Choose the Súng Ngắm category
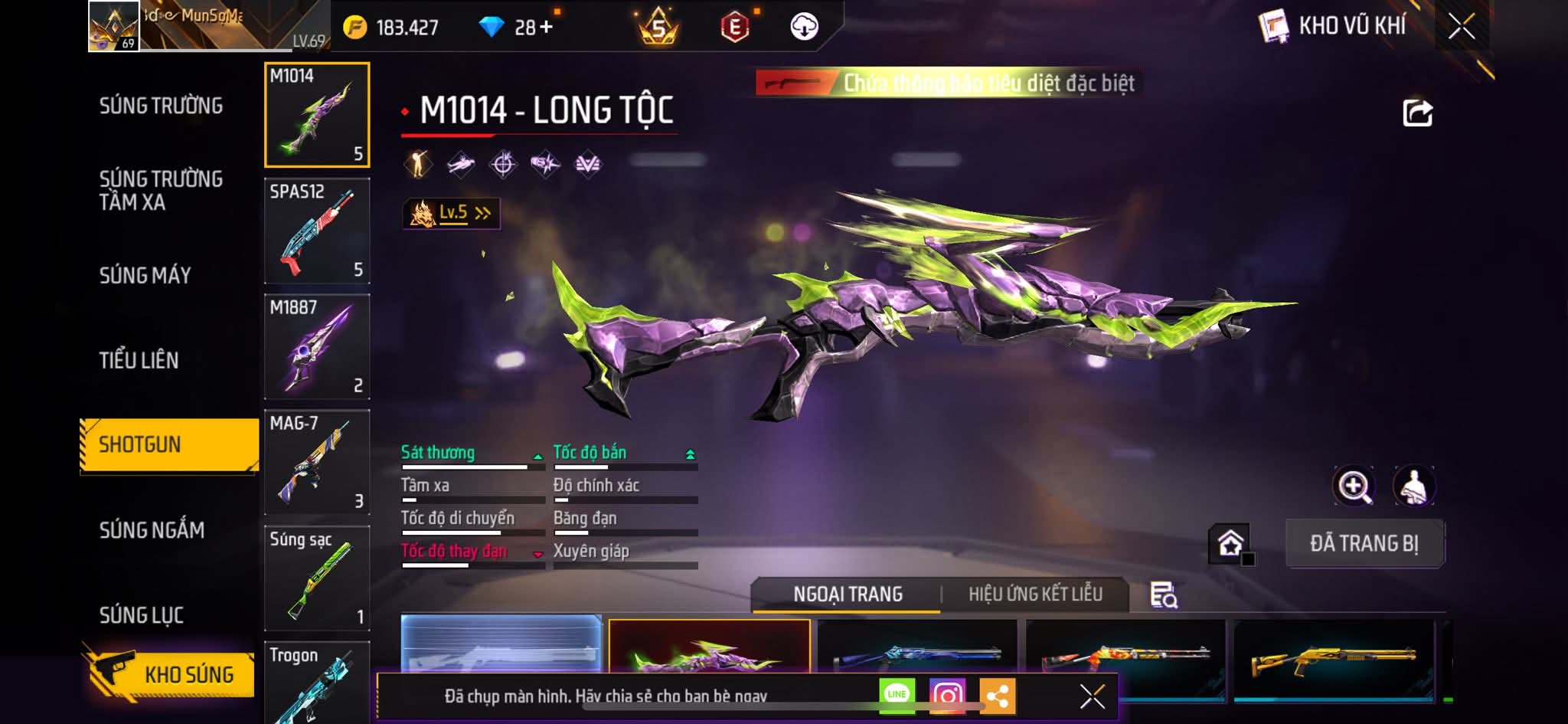This screenshot has width=1568, height=724. (x=152, y=530)
